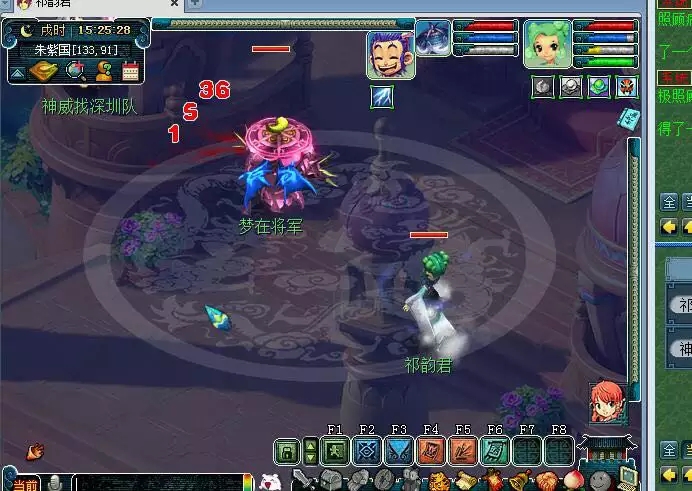The image size is (692, 491).
Task: Click the magnifying glass minimap icon
Action: pyautogui.click(x=76, y=71)
